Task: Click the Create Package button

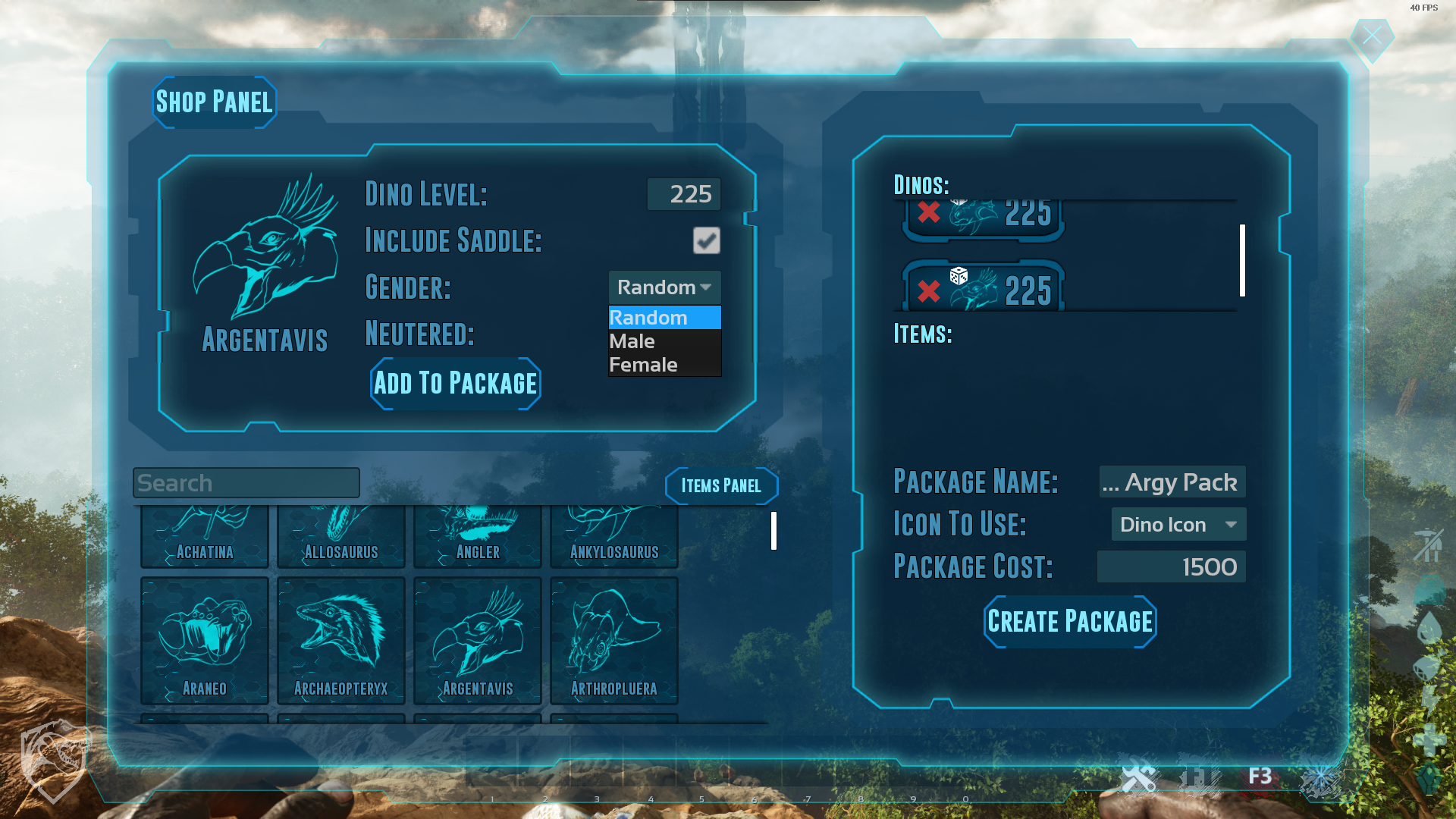Action: [x=1070, y=622]
